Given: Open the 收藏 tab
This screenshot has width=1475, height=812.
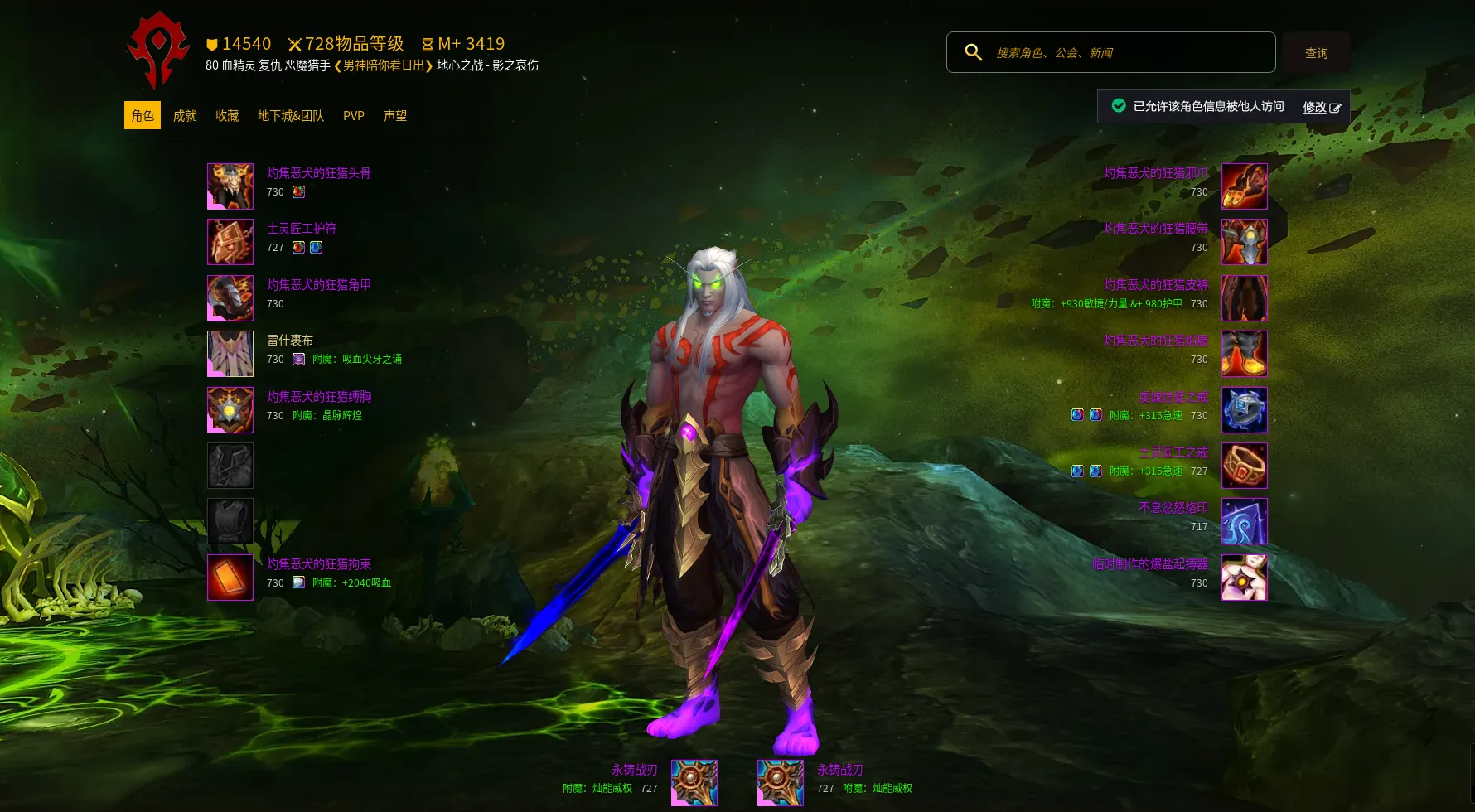Looking at the screenshot, I should (x=227, y=116).
